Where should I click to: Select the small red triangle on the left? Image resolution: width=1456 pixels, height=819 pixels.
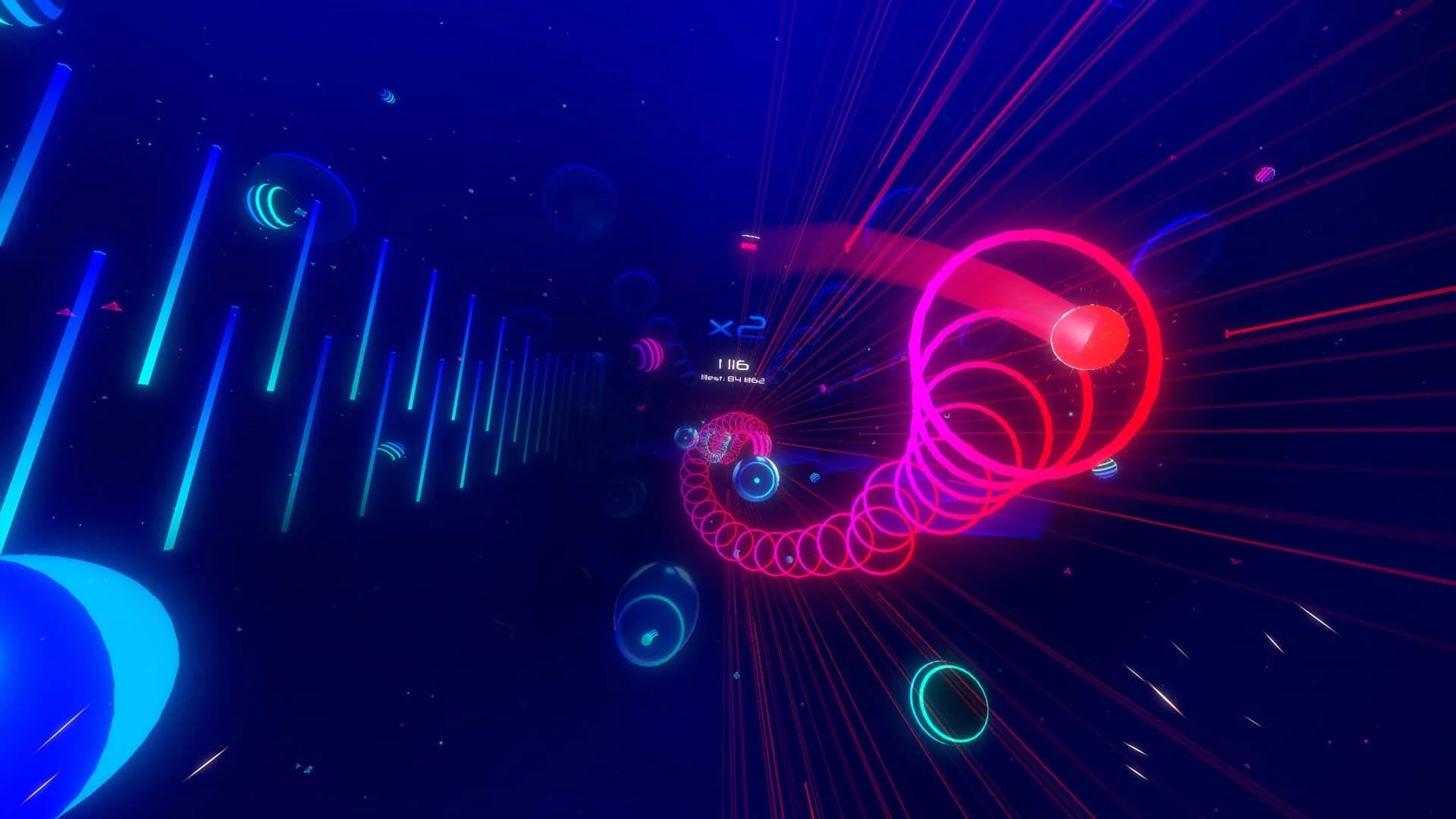pyautogui.click(x=110, y=307)
